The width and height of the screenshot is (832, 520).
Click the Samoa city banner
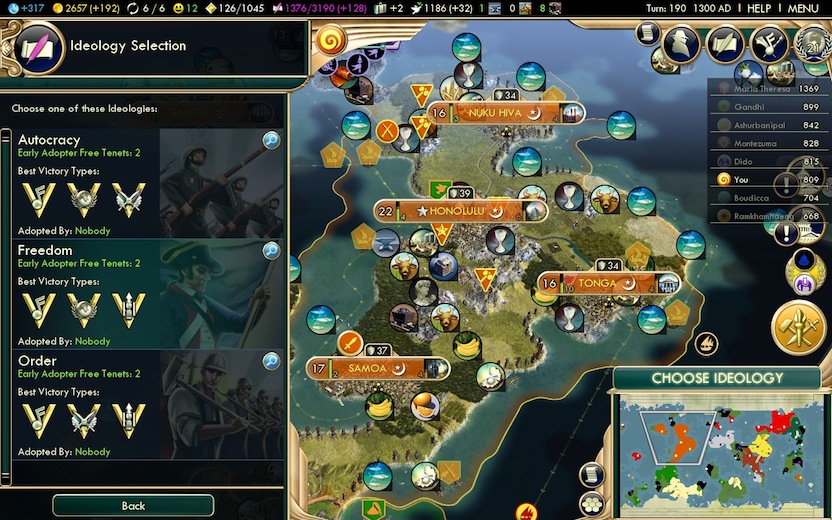(x=368, y=369)
